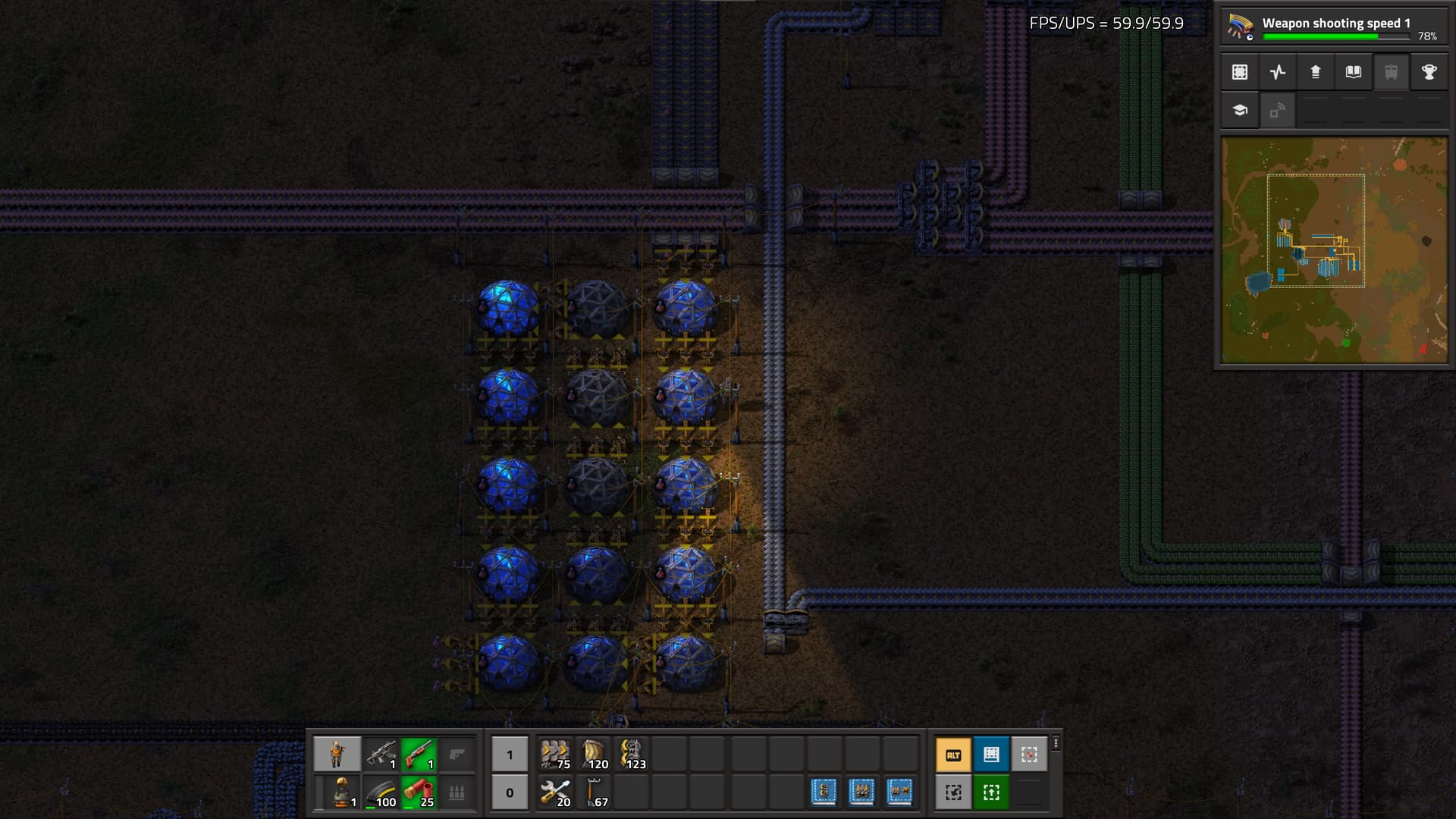Pick the splitter slot showing 123
The height and width of the screenshot is (819, 1456).
[x=631, y=755]
